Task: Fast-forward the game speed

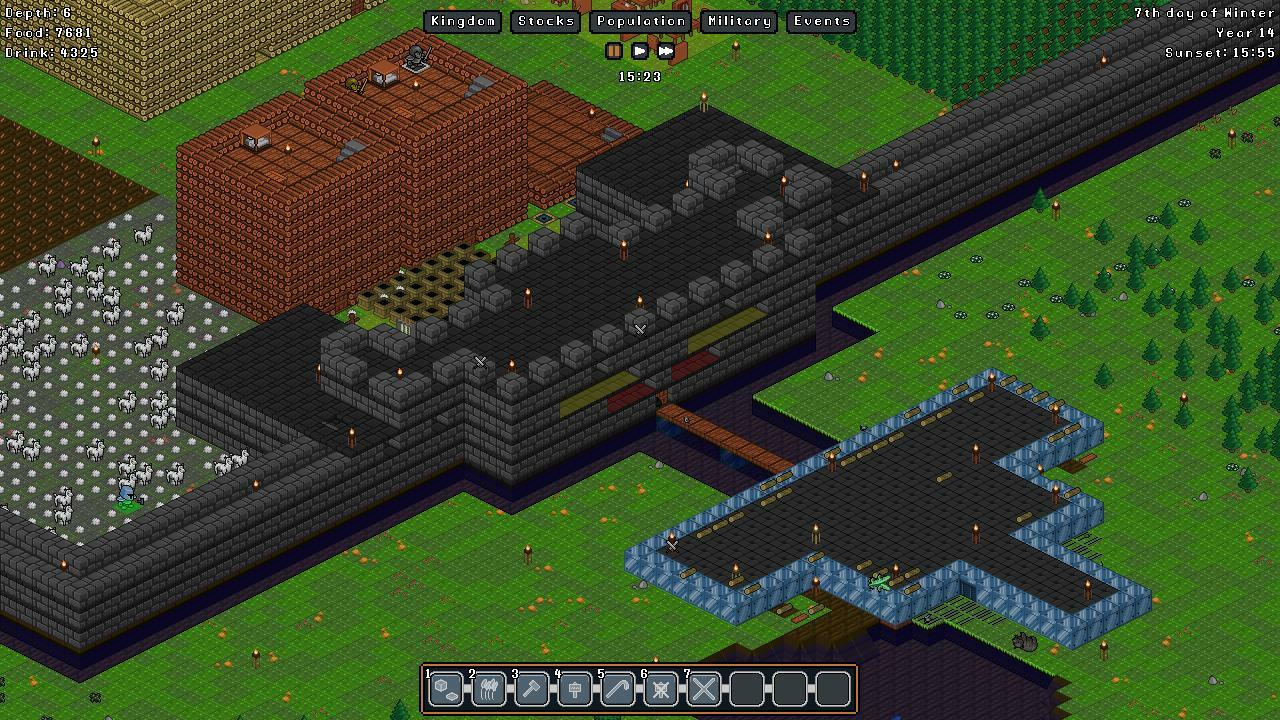Action: tap(665, 51)
